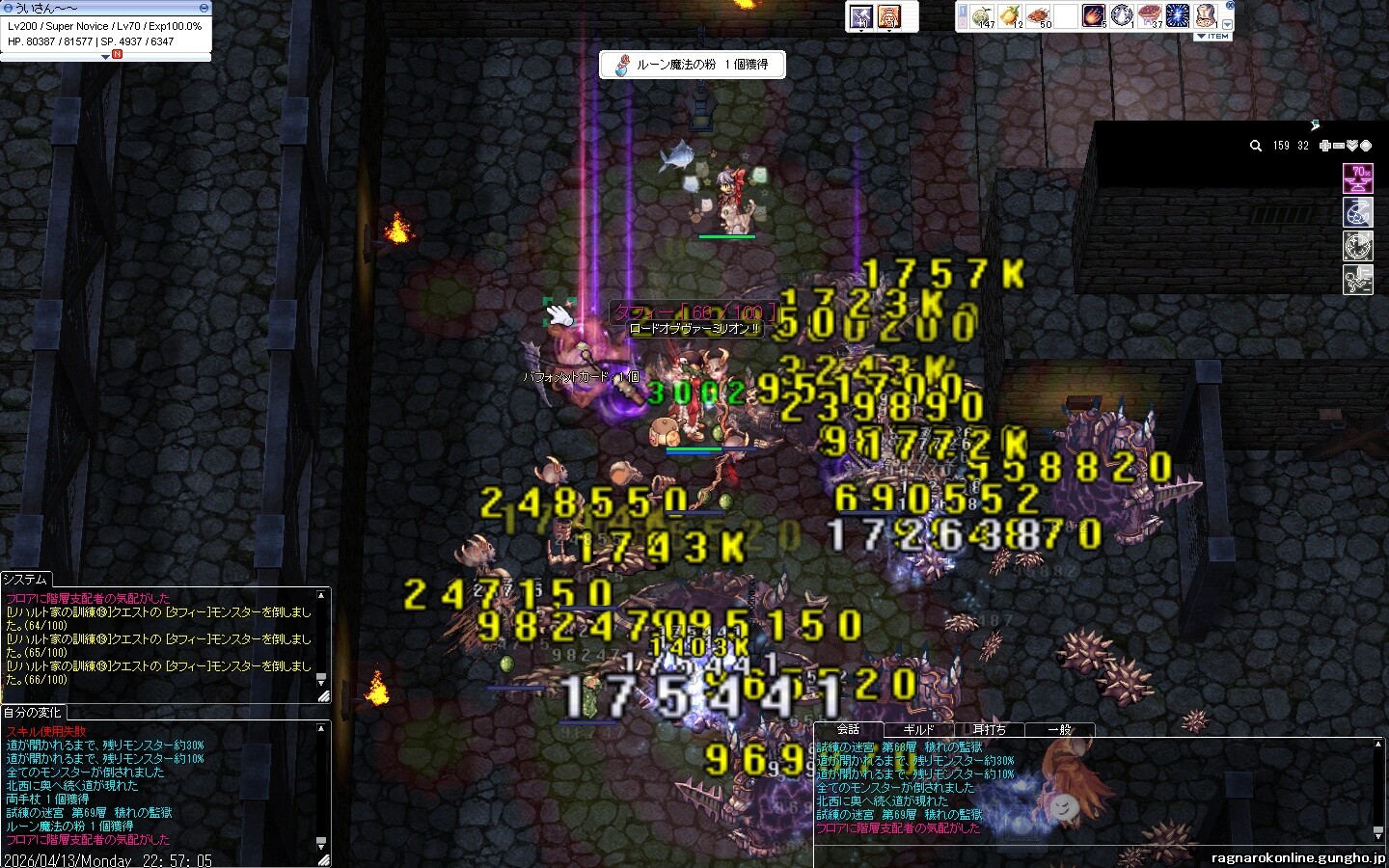Zoom out the minimap with minus button
Image resolution: width=1389 pixels, height=868 pixels.
point(1340,146)
